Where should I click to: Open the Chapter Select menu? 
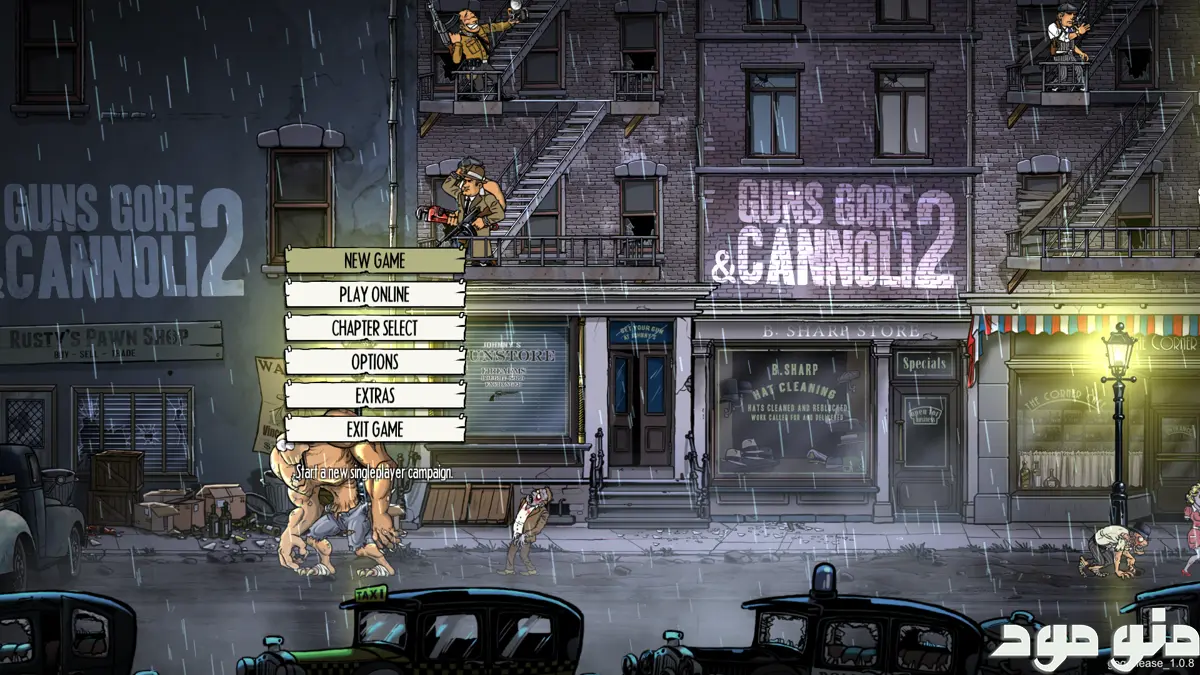(x=375, y=328)
